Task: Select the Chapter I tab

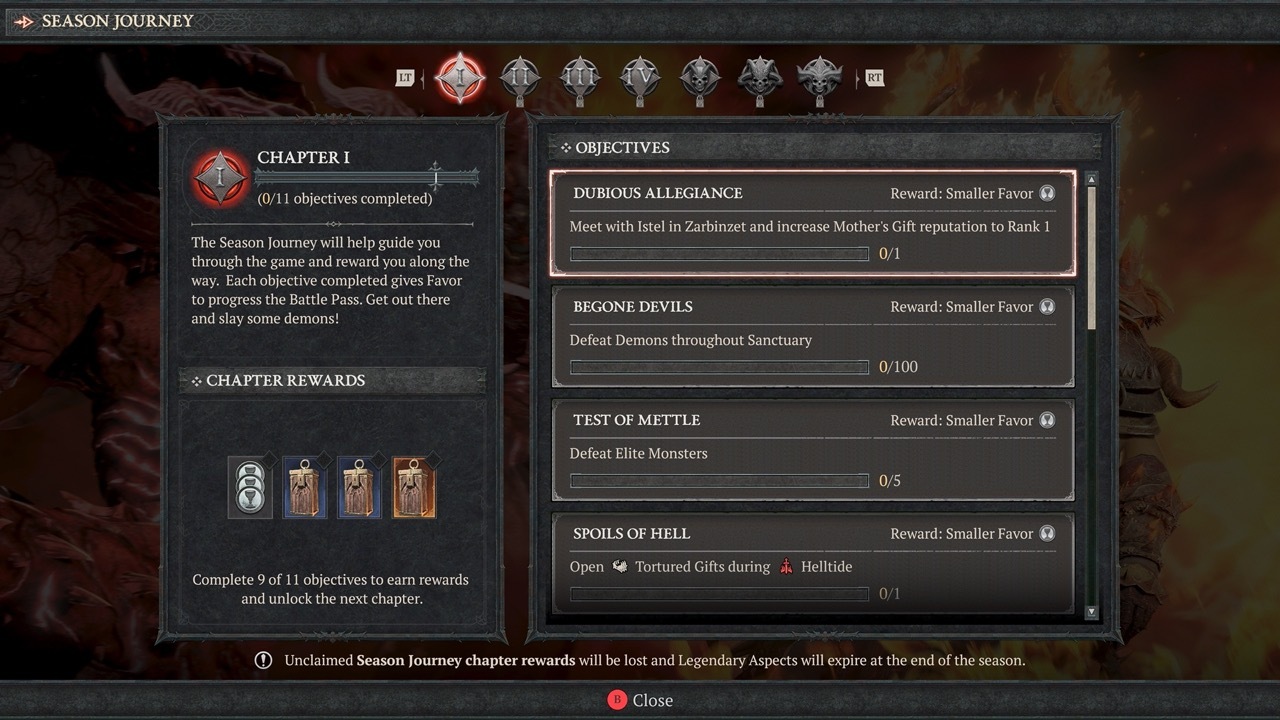Action: coord(461,78)
